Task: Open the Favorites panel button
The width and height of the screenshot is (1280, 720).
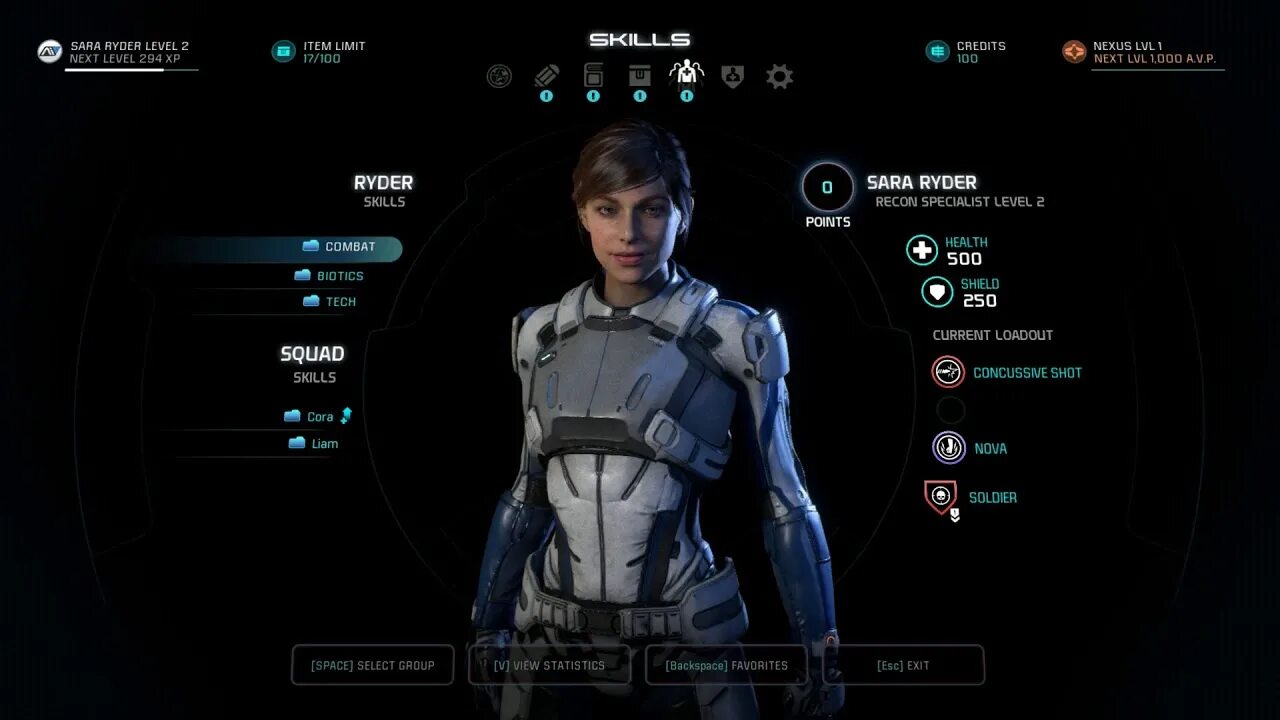Action: pos(726,665)
